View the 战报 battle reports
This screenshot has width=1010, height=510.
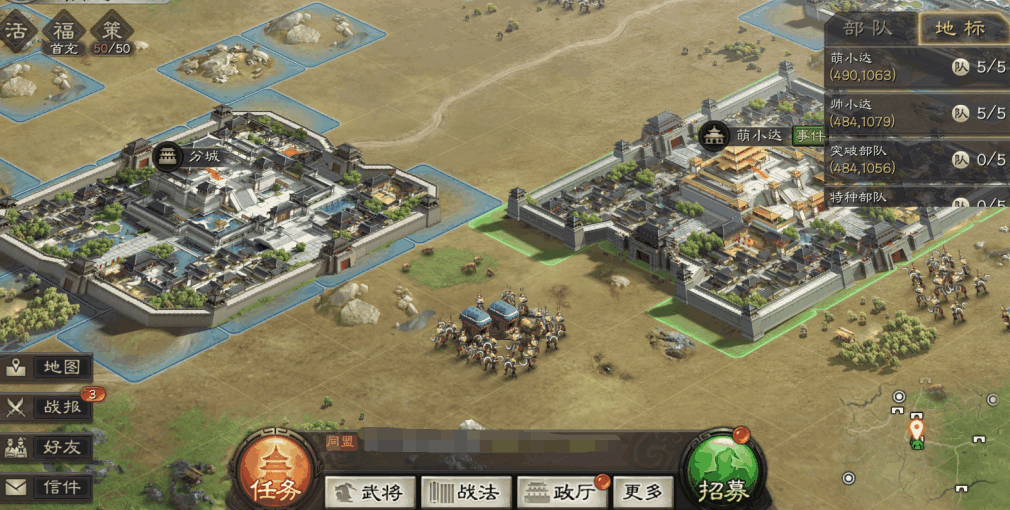[48, 407]
